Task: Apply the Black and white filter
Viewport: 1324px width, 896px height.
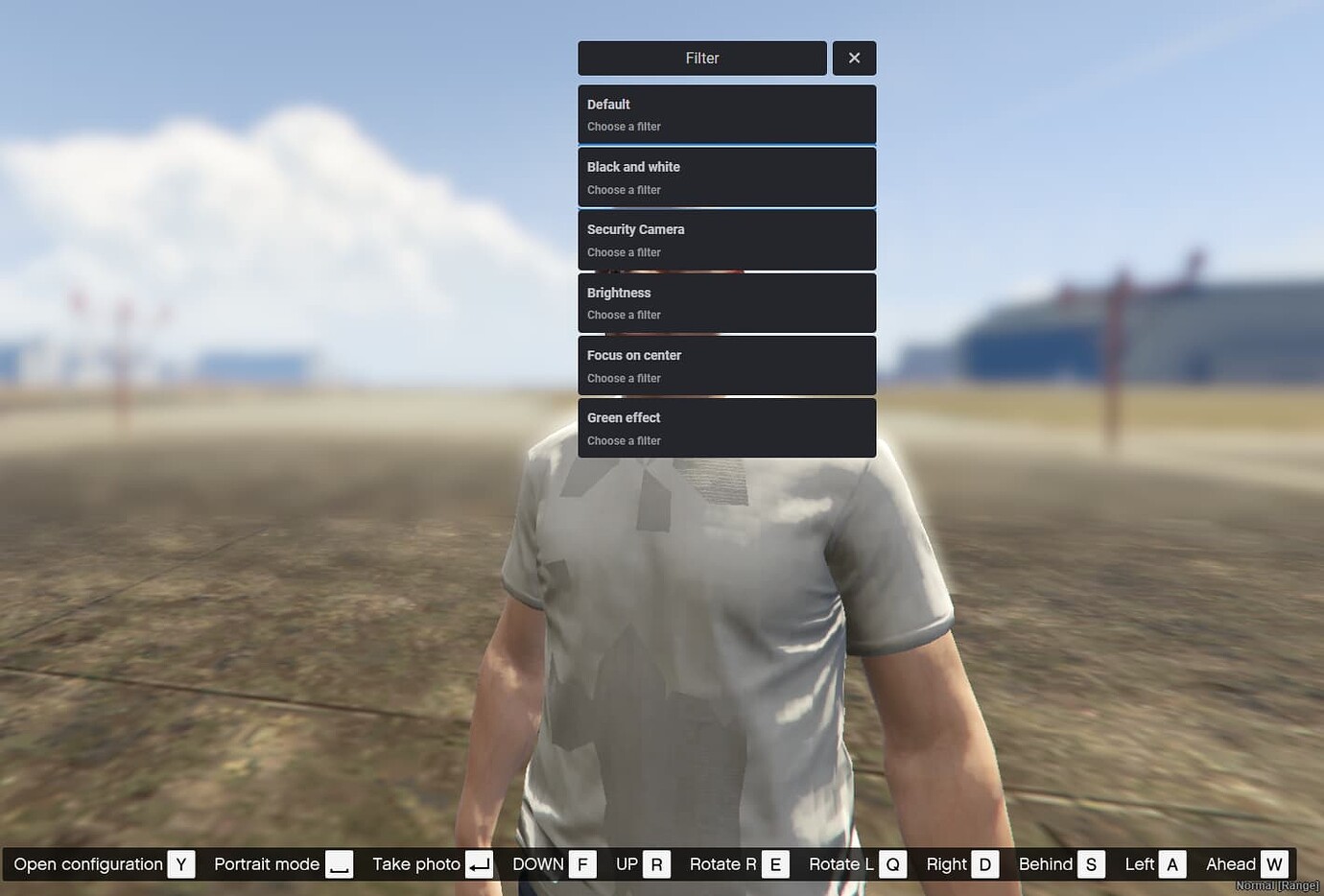Action: (726, 177)
